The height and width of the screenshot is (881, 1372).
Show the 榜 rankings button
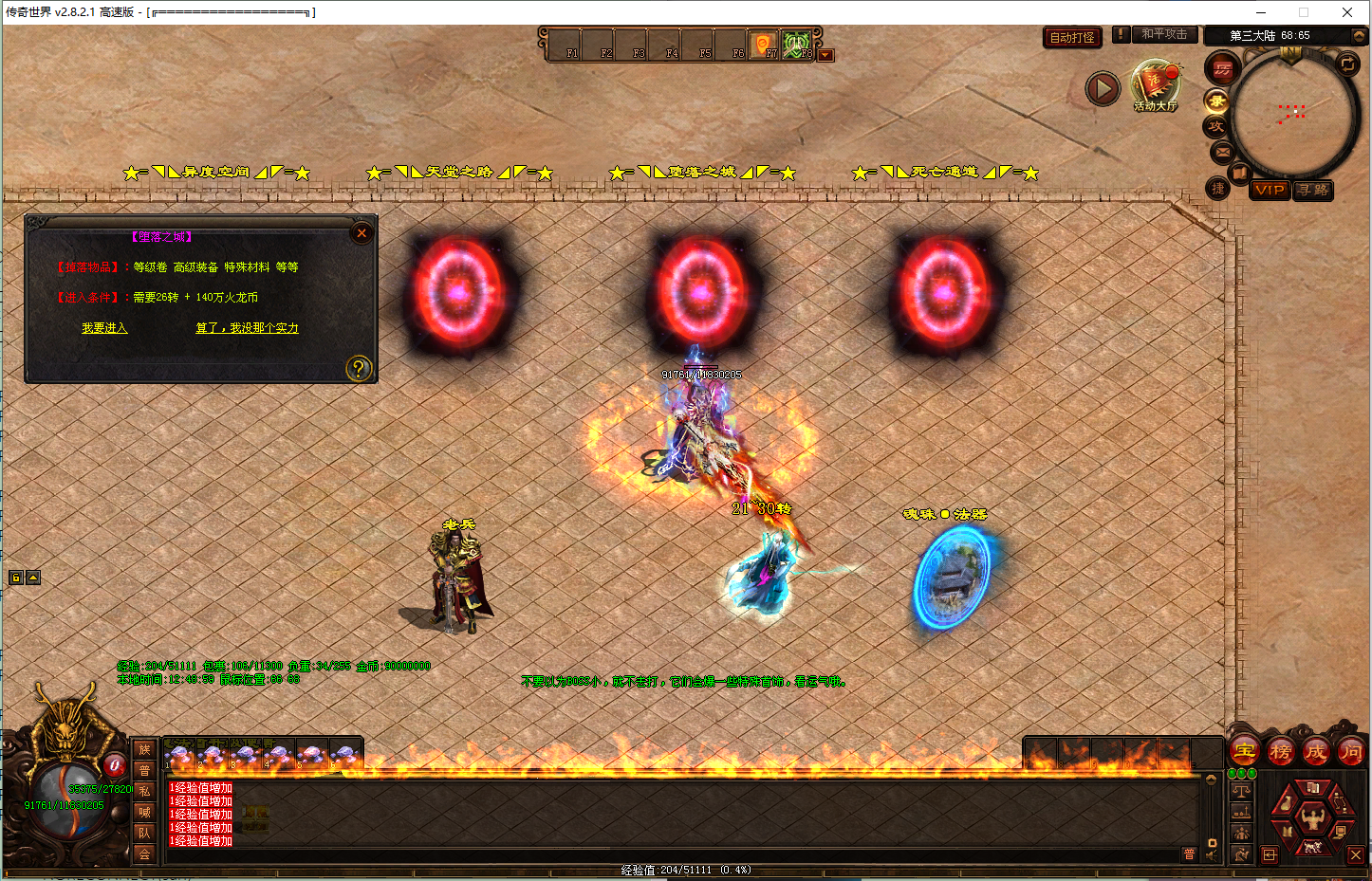pyautogui.click(x=1280, y=752)
